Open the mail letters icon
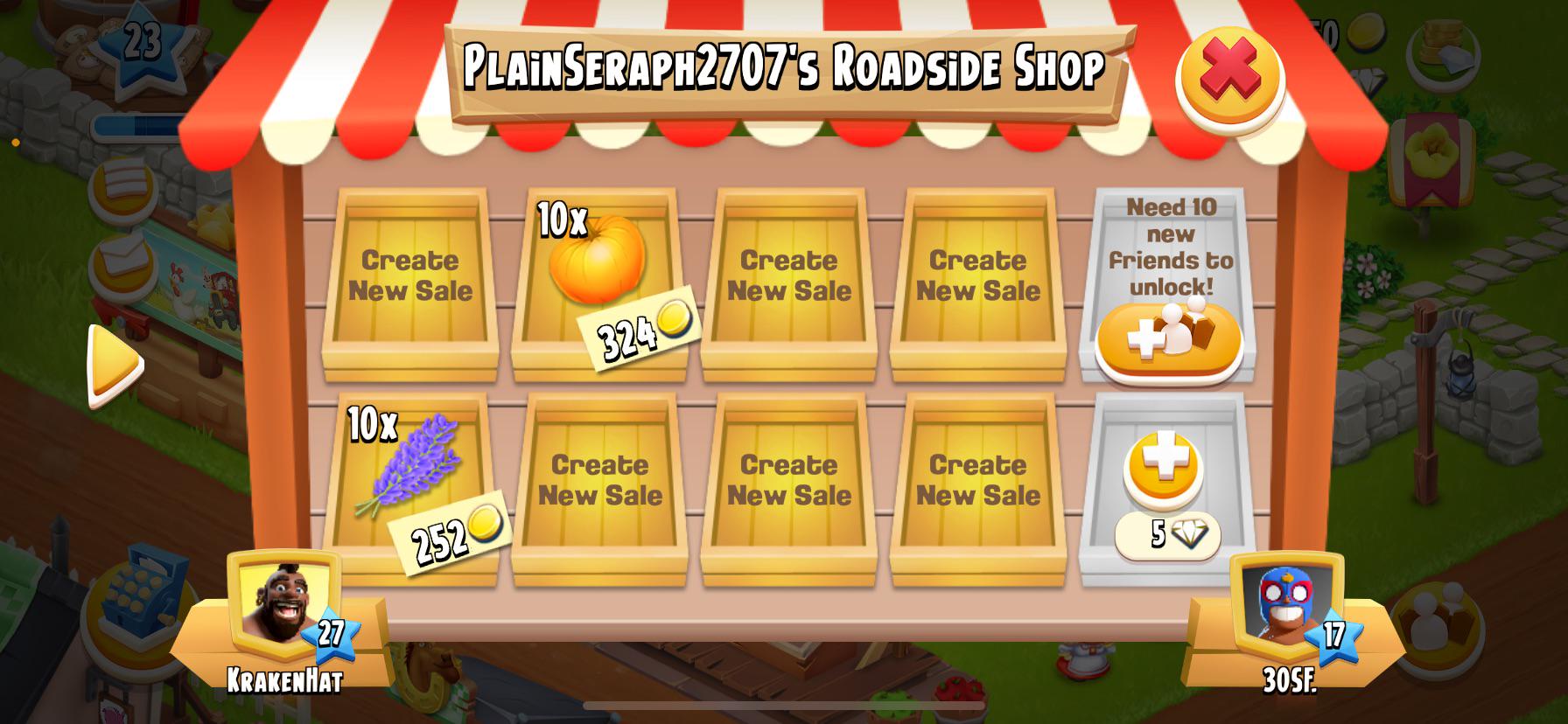Viewport: 1568px width, 724px height. [124, 262]
